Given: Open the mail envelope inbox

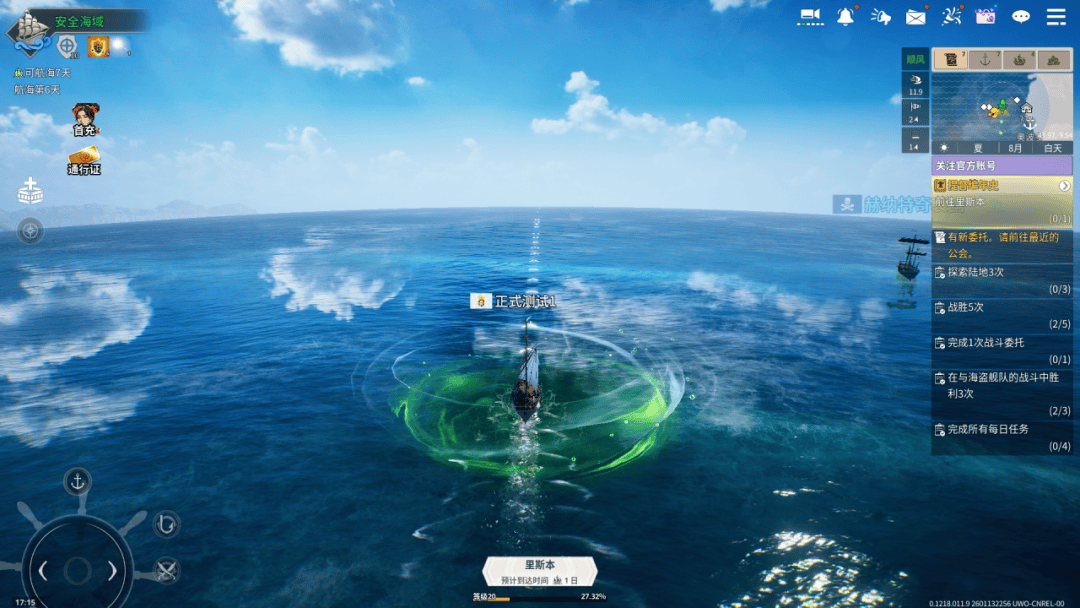Looking at the screenshot, I should pos(915,16).
